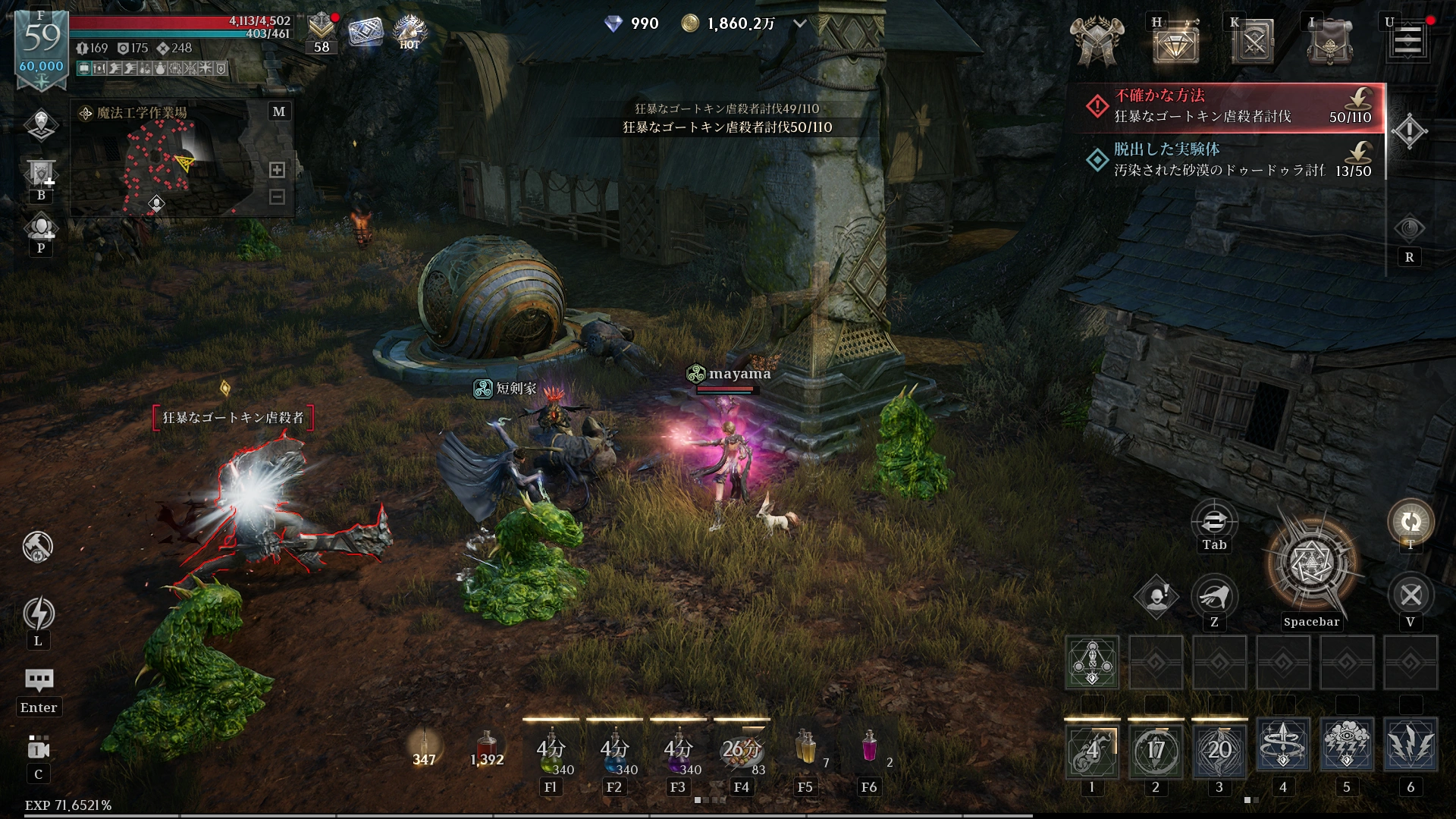Activate the storm eye skill icon

pyautogui.click(x=1347, y=746)
